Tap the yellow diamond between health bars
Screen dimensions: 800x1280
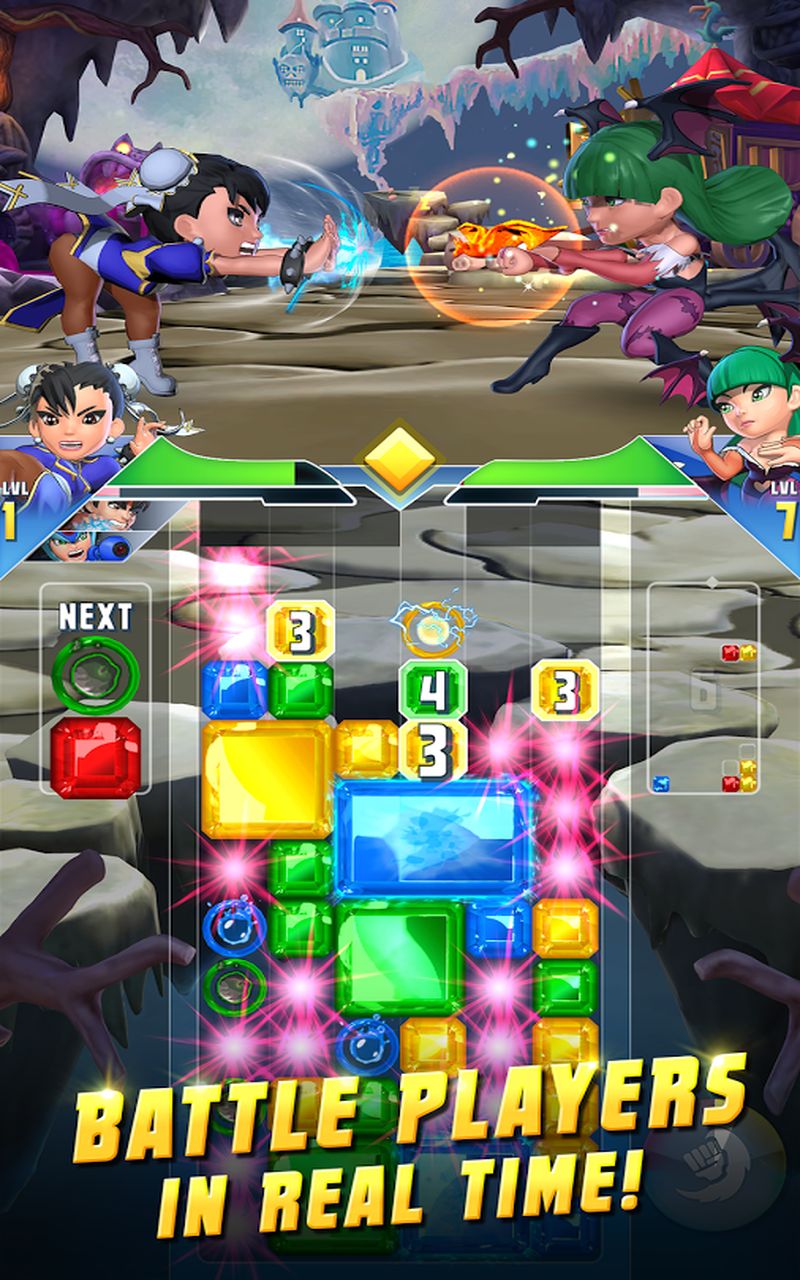(400, 460)
